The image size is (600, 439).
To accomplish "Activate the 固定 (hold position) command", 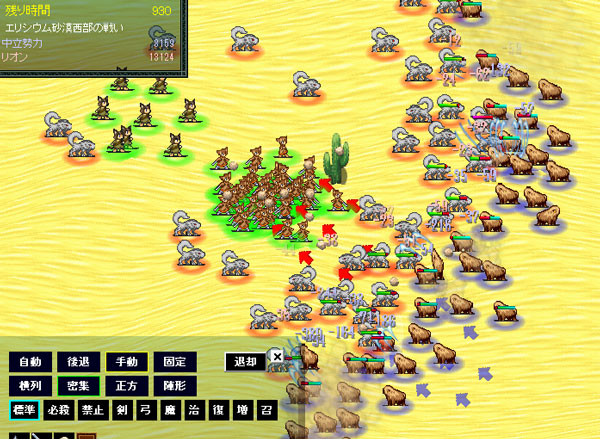I will pos(174,362).
